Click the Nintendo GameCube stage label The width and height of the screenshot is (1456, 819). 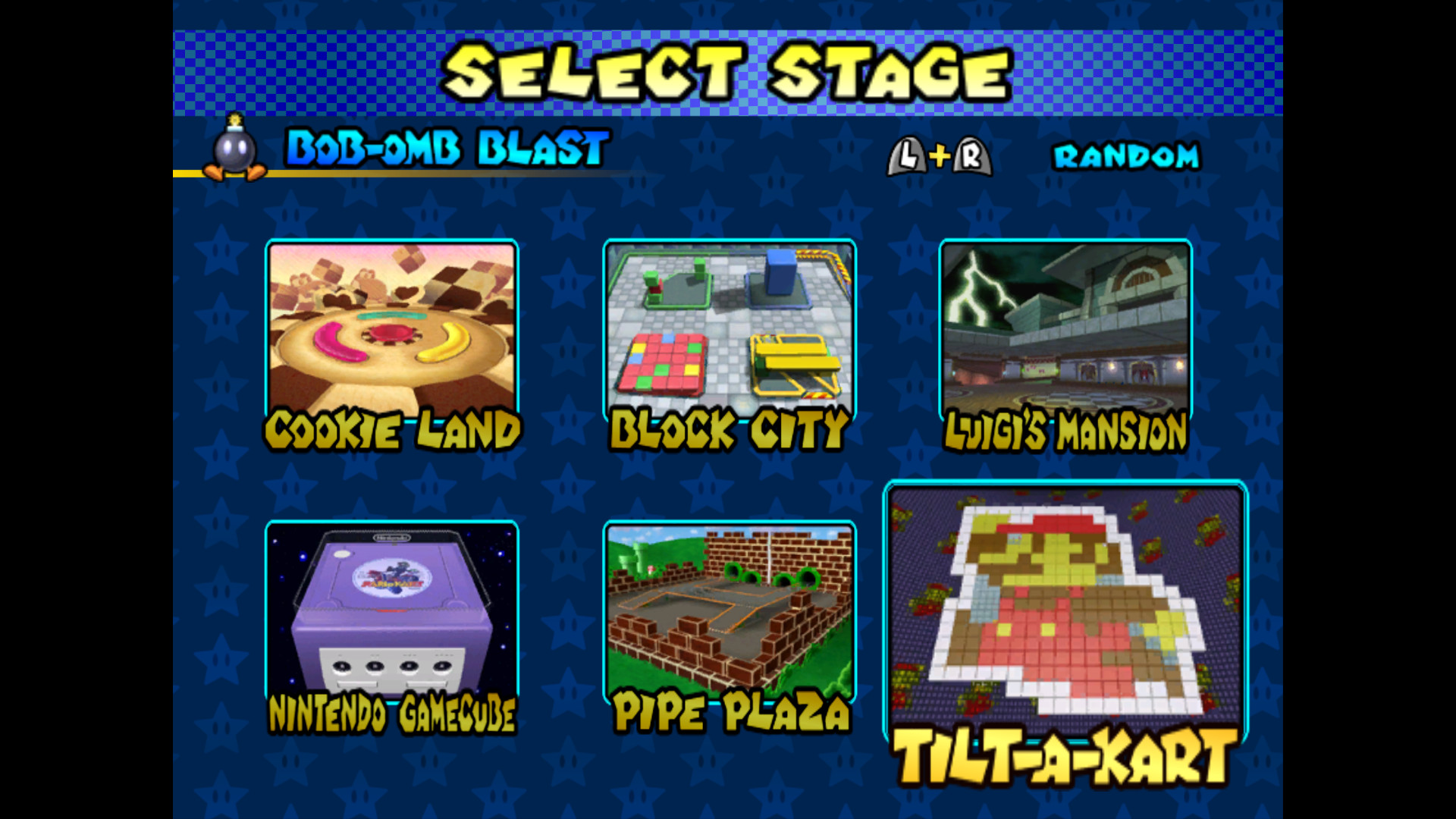tap(393, 711)
